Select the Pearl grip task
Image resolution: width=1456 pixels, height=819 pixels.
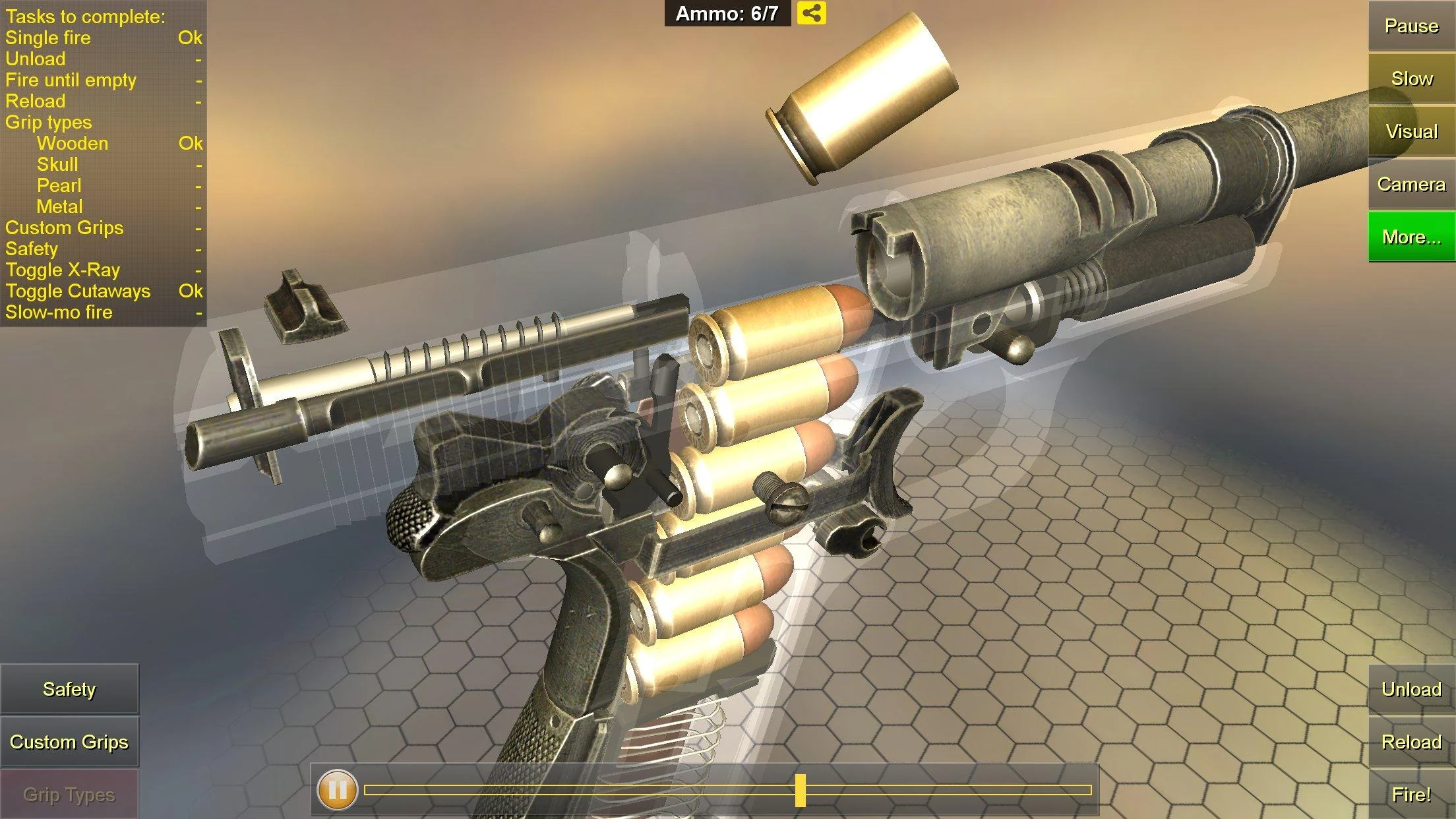coord(58,185)
